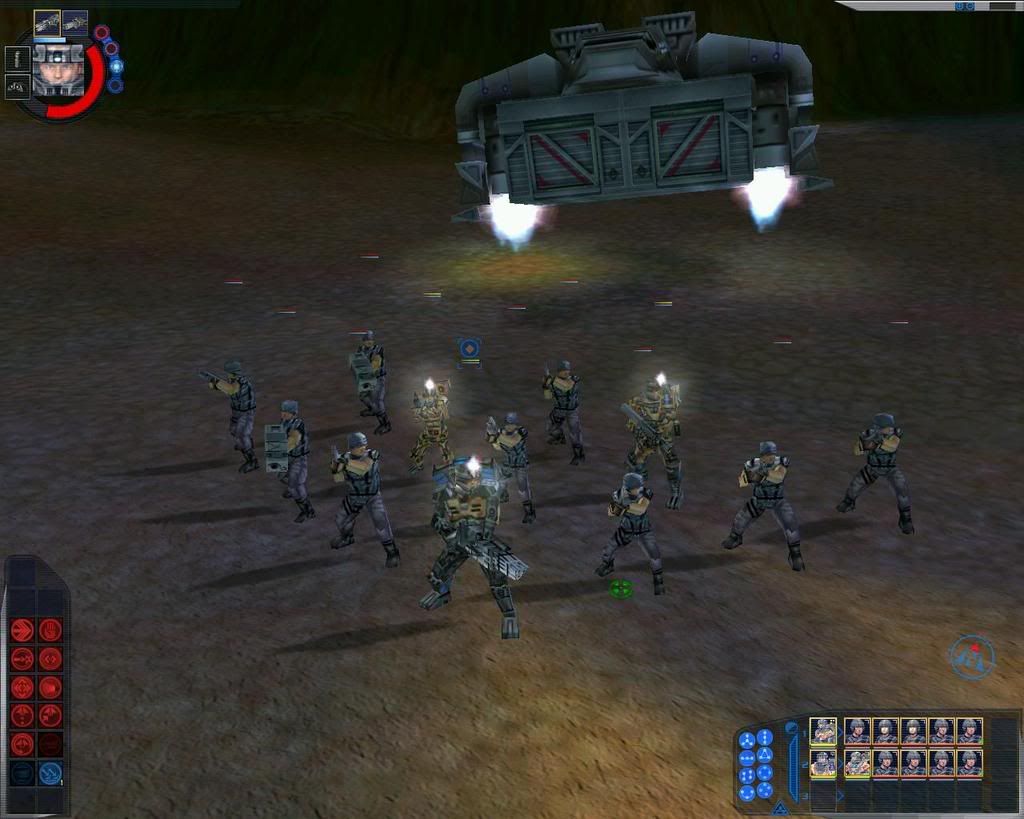1024x819 pixels.
Task: Click the blue compass icon with red dot
Action: [971, 657]
